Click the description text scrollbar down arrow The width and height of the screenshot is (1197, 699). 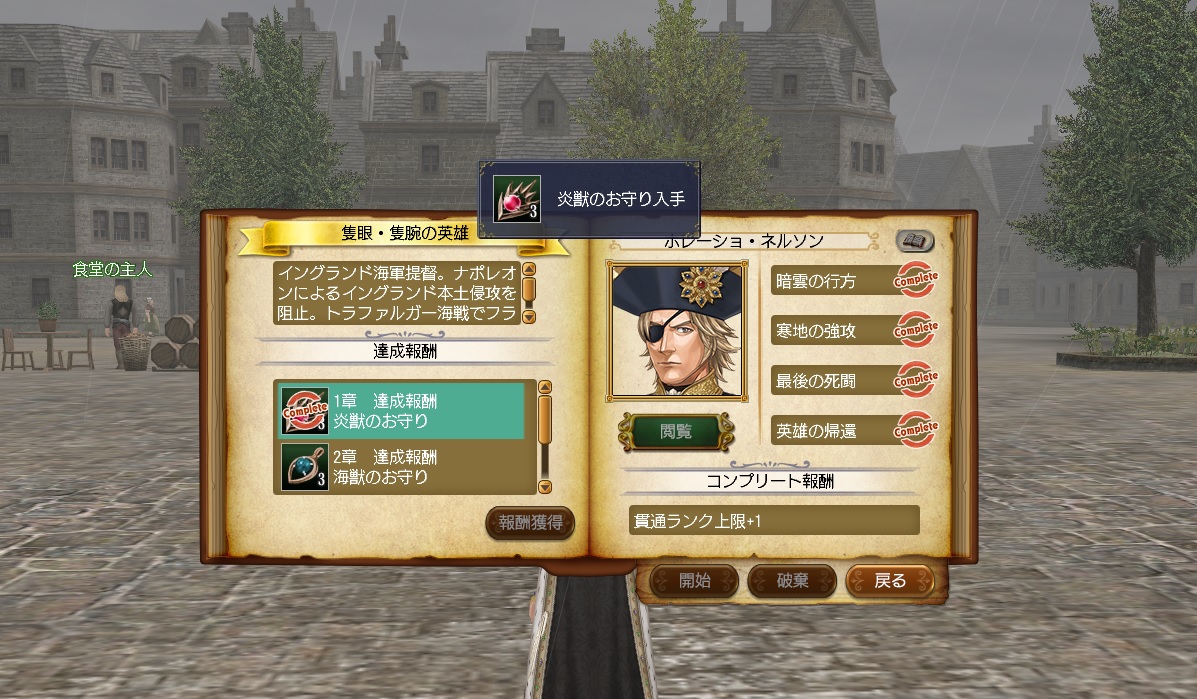[x=529, y=316]
